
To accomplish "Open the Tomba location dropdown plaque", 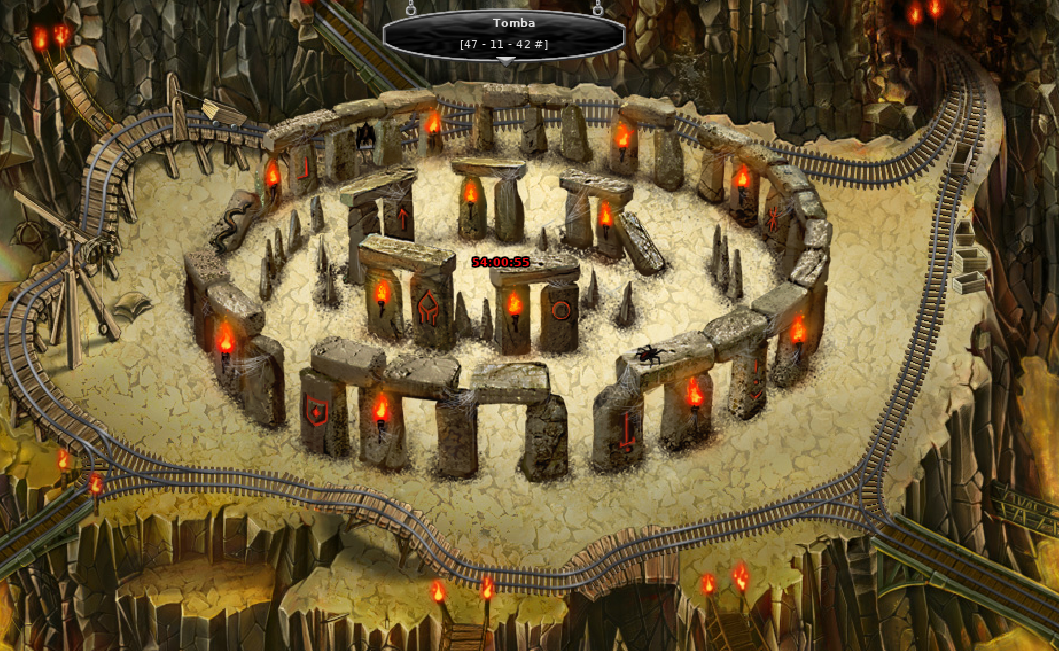I will click(x=504, y=34).
